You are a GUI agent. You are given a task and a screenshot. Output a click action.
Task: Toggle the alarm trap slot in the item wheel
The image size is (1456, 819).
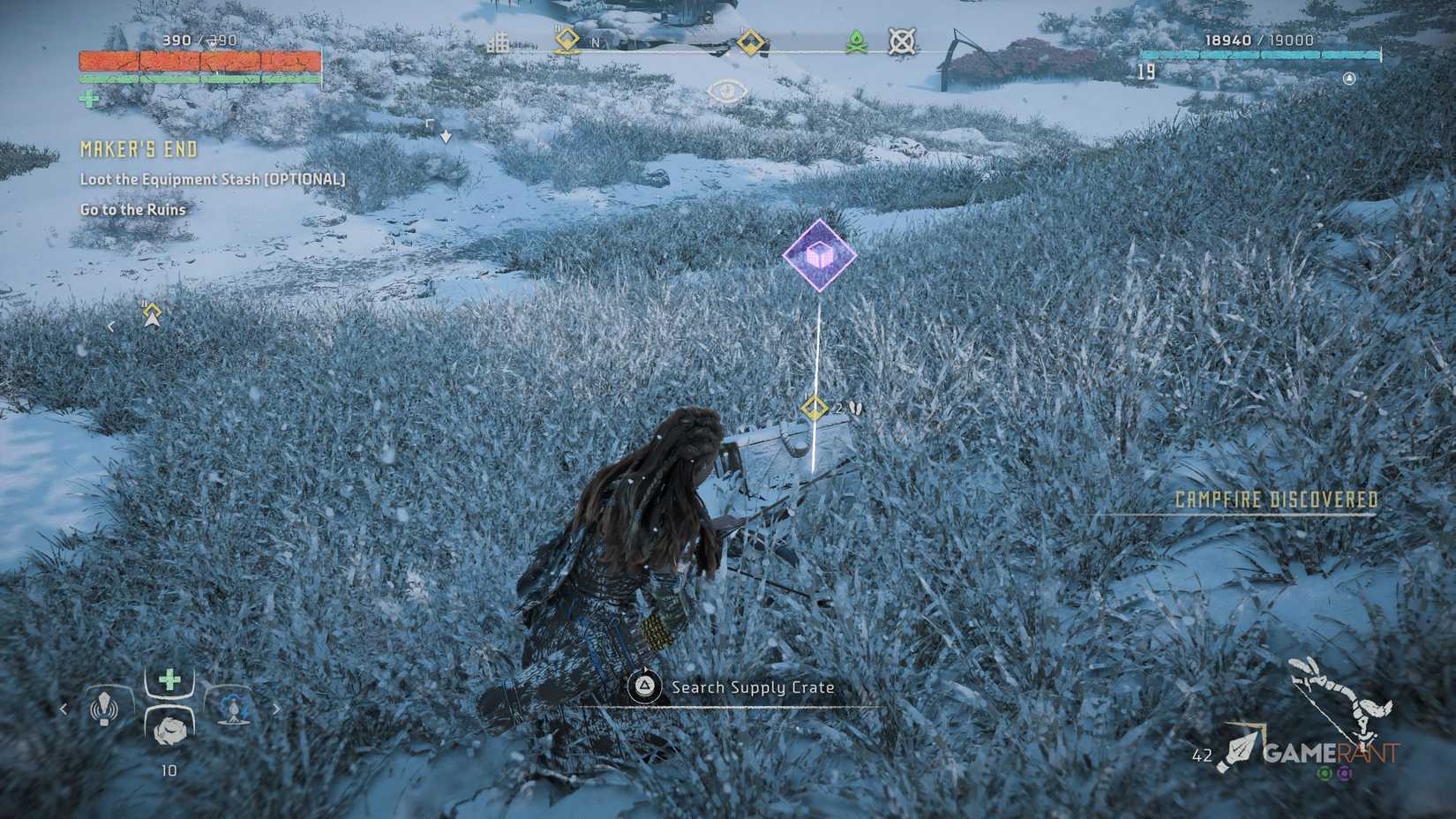tap(104, 709)
